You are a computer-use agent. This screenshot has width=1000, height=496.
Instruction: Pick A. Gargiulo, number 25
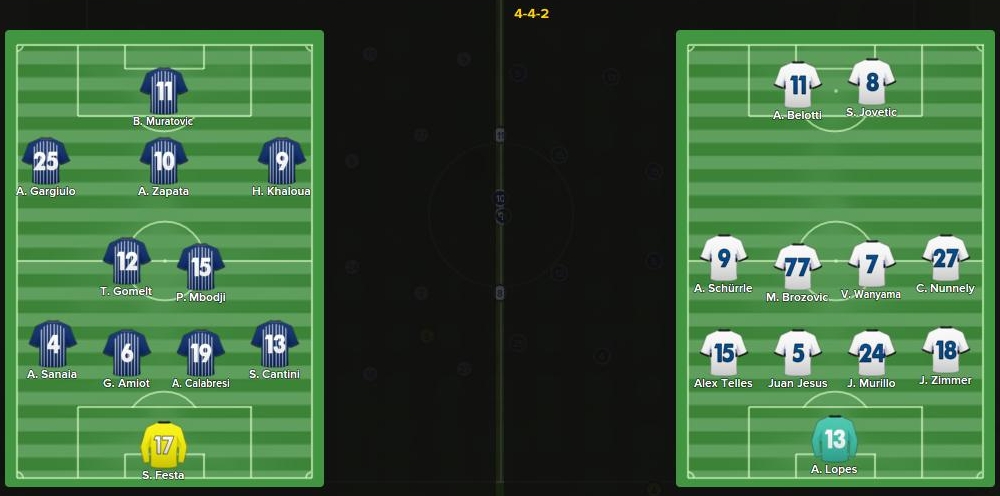[x=46, y=162]
